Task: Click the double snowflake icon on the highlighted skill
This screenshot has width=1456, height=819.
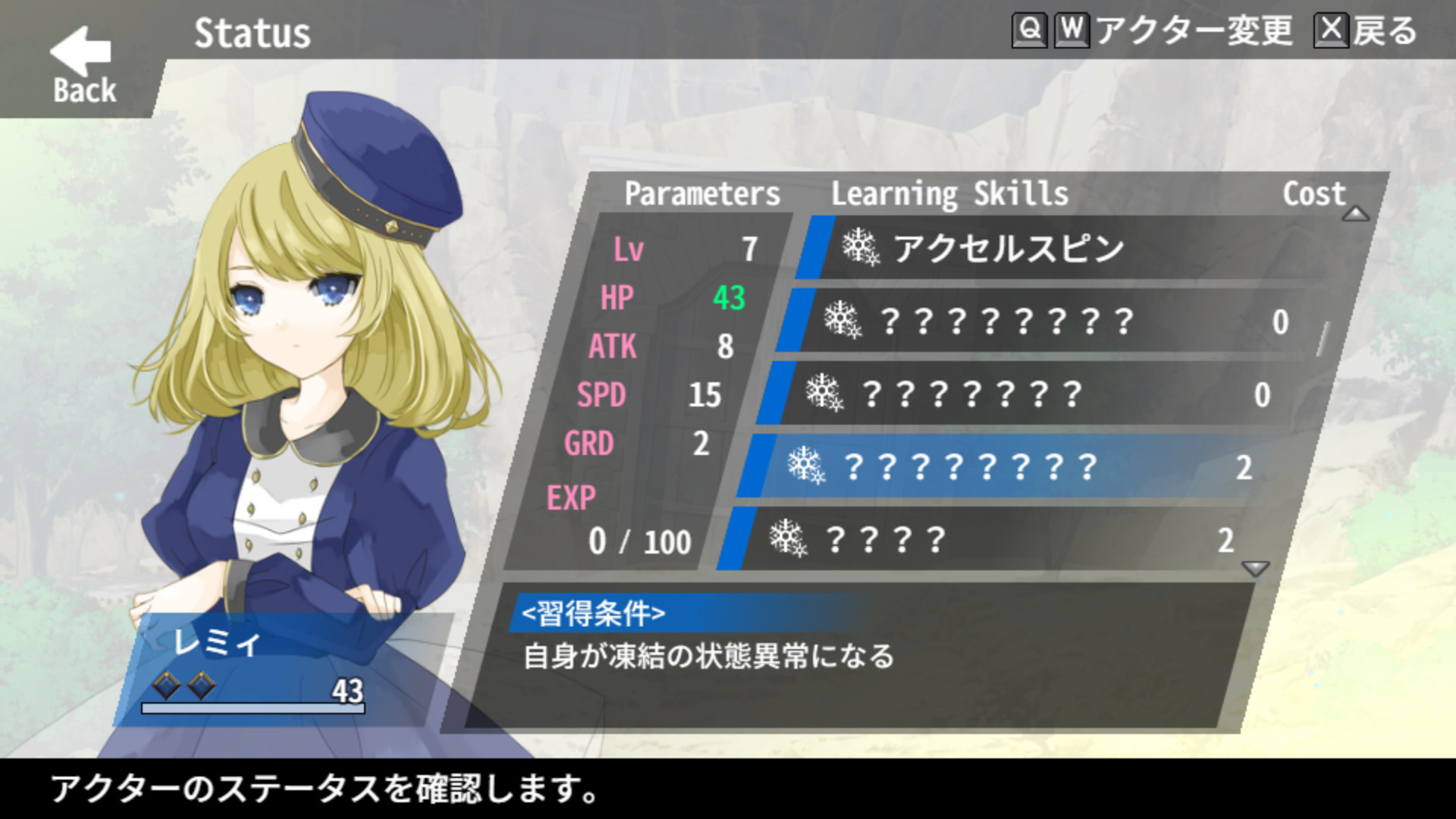Action: (x=806, y=463)
